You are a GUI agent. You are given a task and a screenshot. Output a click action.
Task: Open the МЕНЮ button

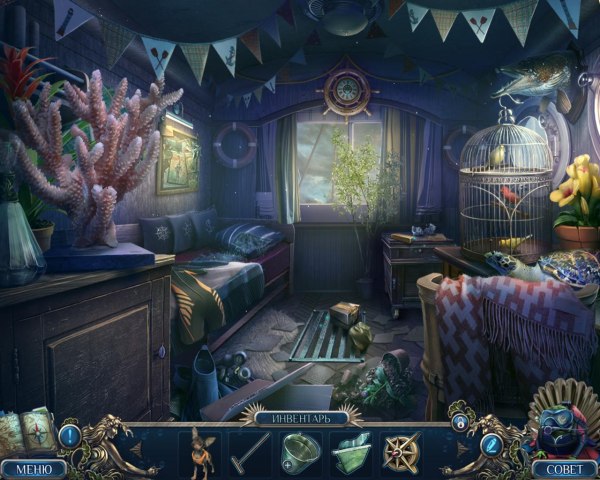(32, 468)
